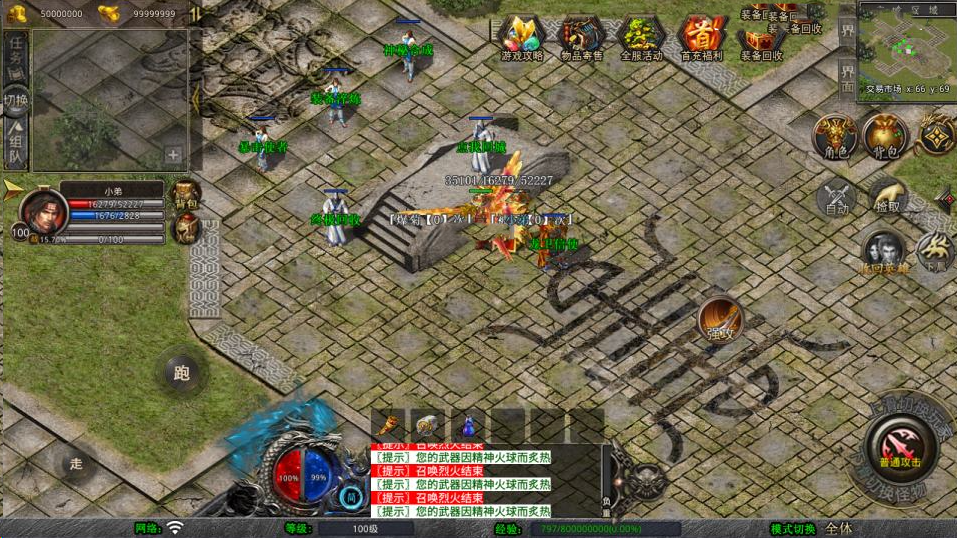
Task: Tap the 下属 dragon icon button
Action: click(937, 250)
